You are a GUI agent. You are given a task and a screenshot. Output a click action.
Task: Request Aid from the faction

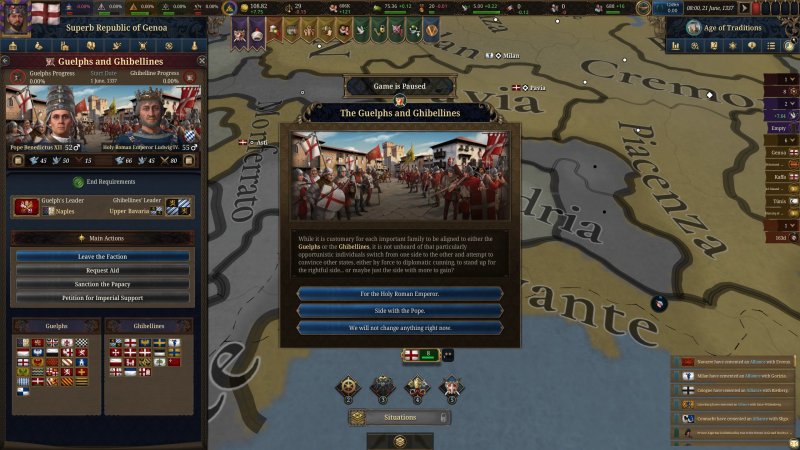point(102,271)
